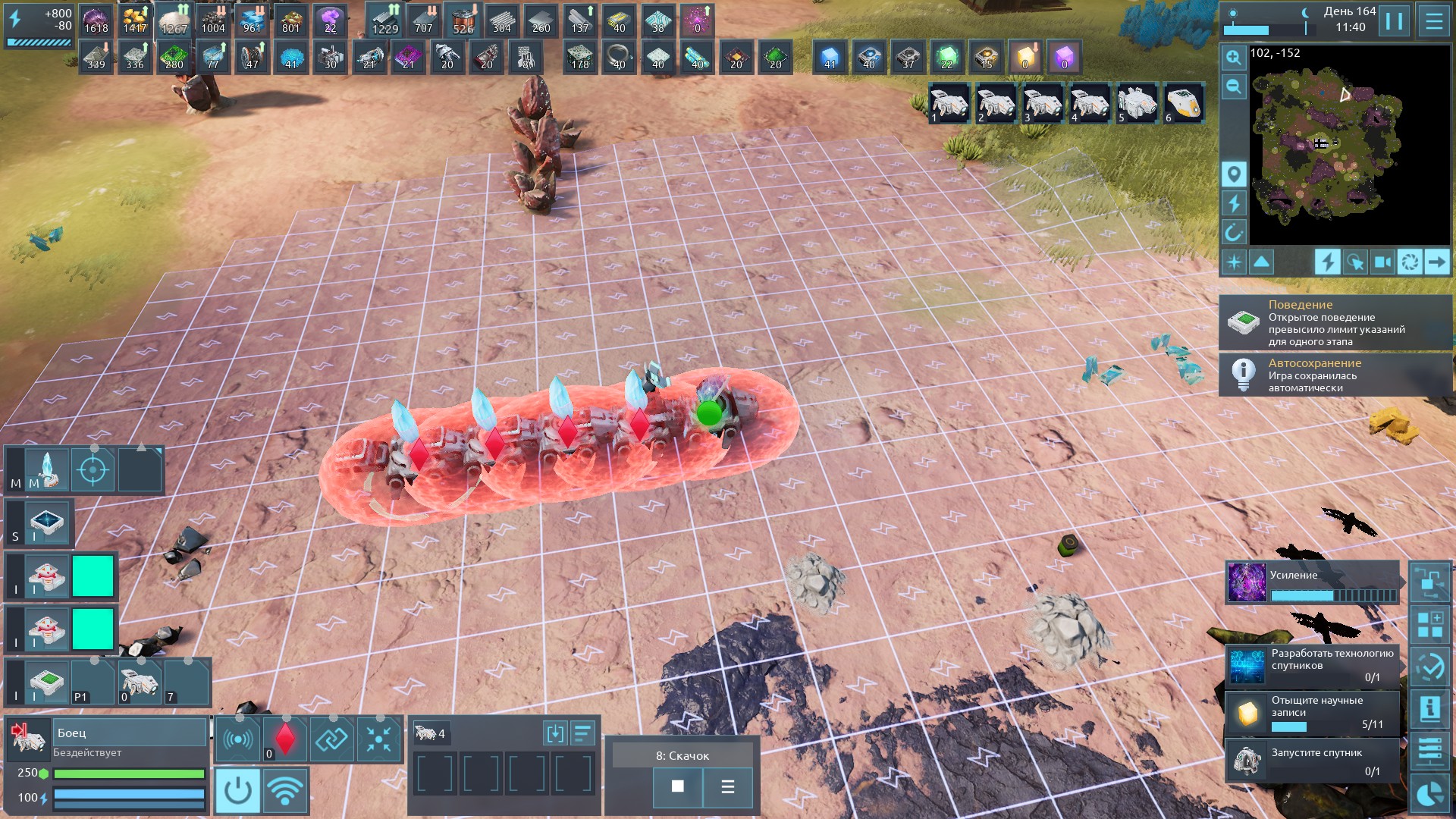Select the Отыщите научные записи objective
Image resolution: width=1456 pixels, height=819 pixels.
point(1313,712)
